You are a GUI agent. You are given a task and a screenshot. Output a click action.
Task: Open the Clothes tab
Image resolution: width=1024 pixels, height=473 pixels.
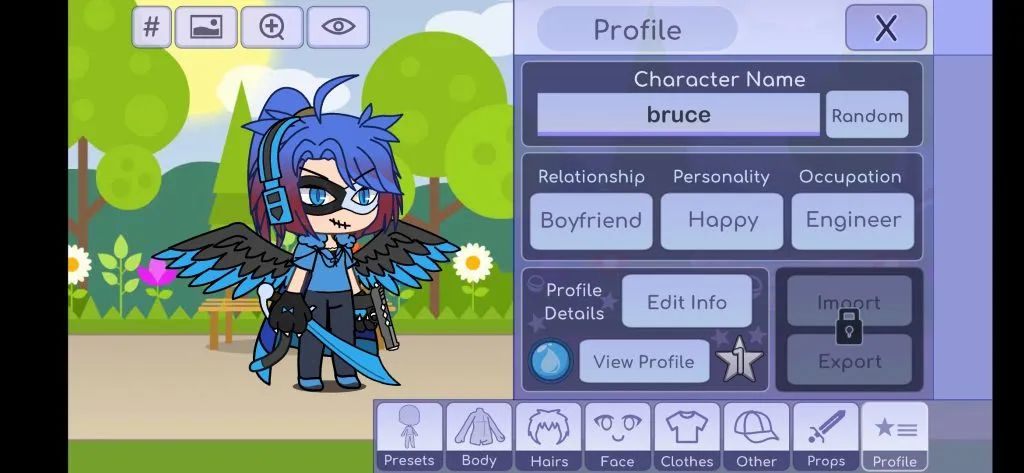[x=687, y=437]
